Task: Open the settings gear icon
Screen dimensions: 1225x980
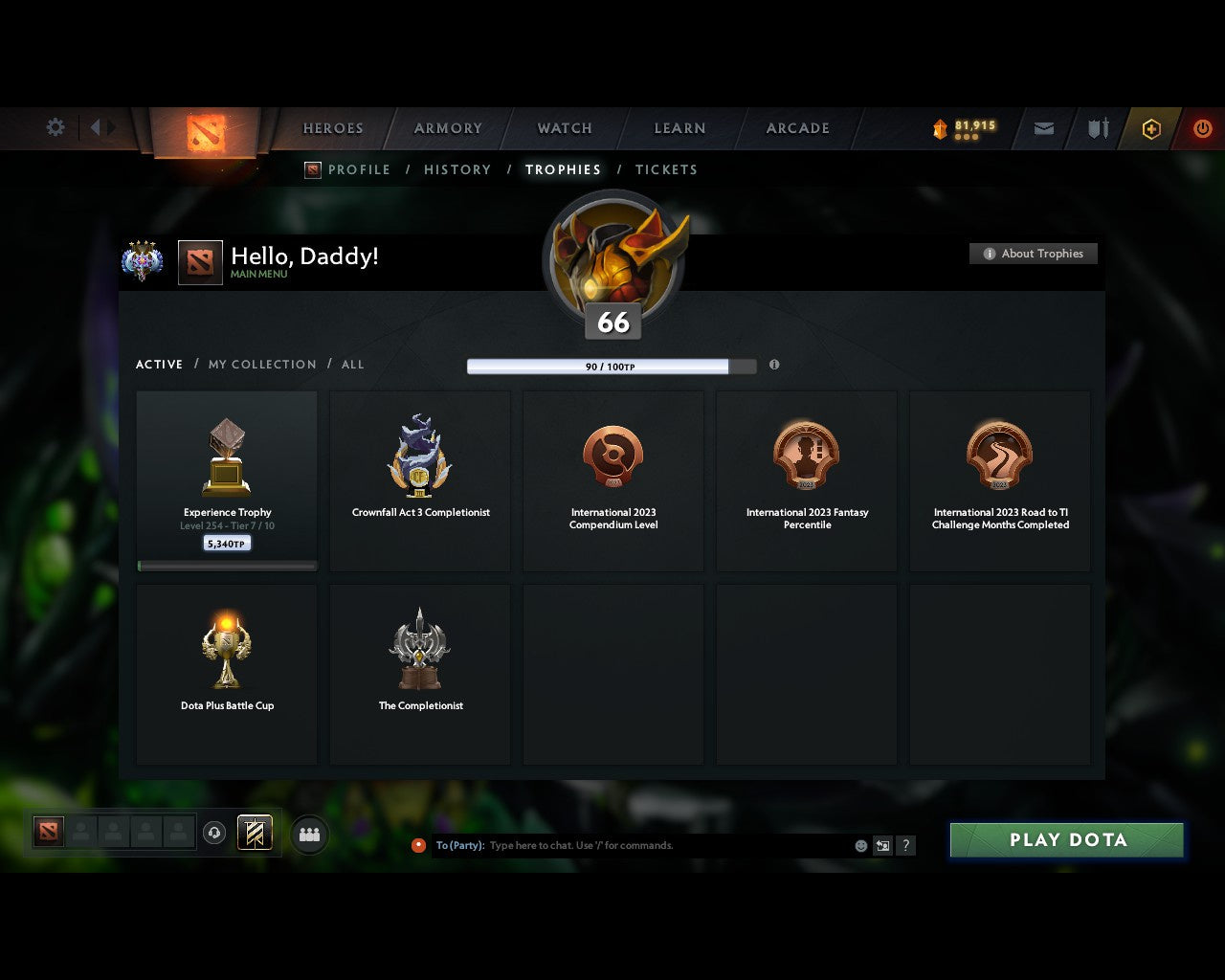Action: [55, 126]
